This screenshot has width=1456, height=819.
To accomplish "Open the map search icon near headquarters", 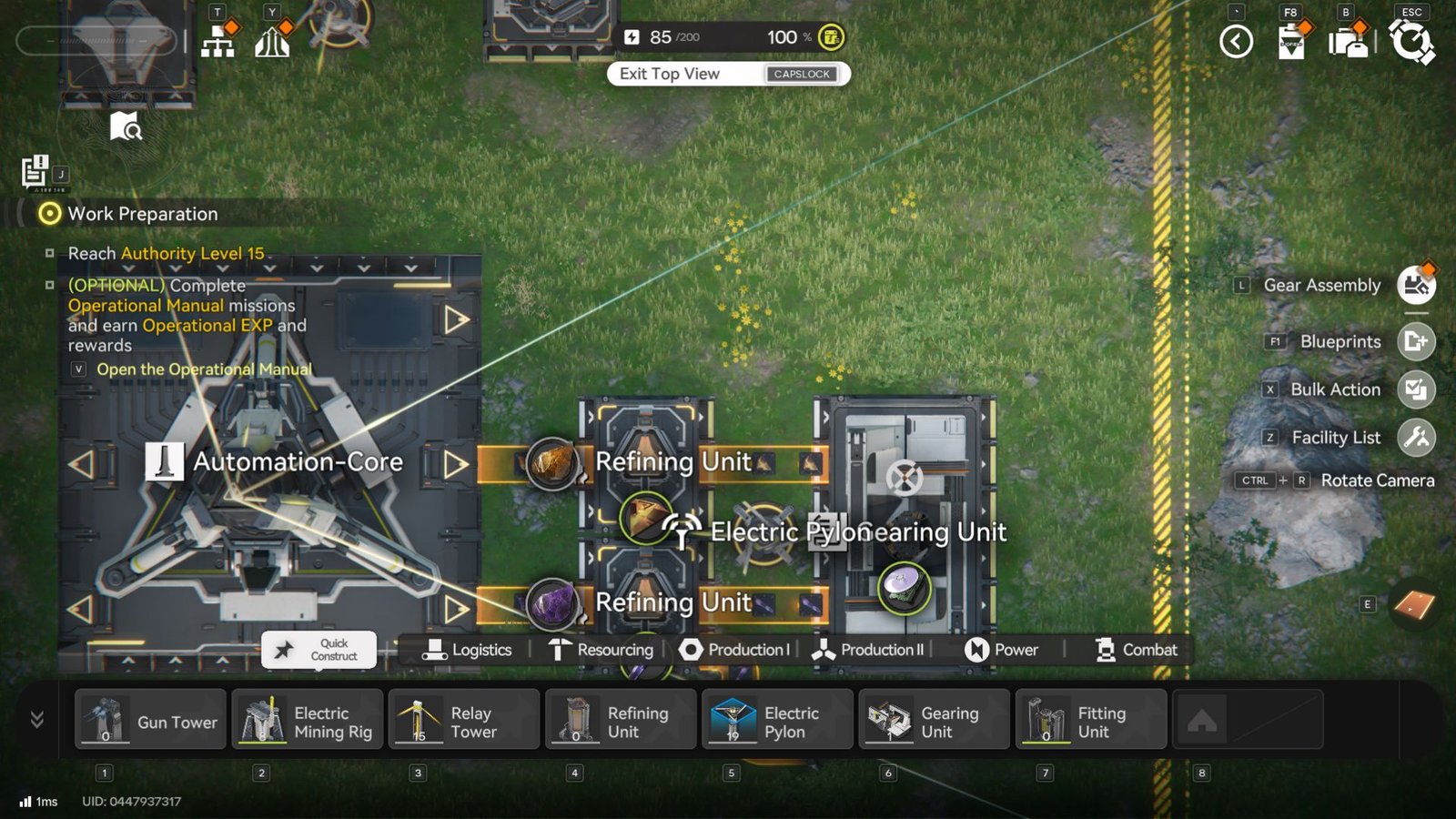I will click(x=127, y=127).
